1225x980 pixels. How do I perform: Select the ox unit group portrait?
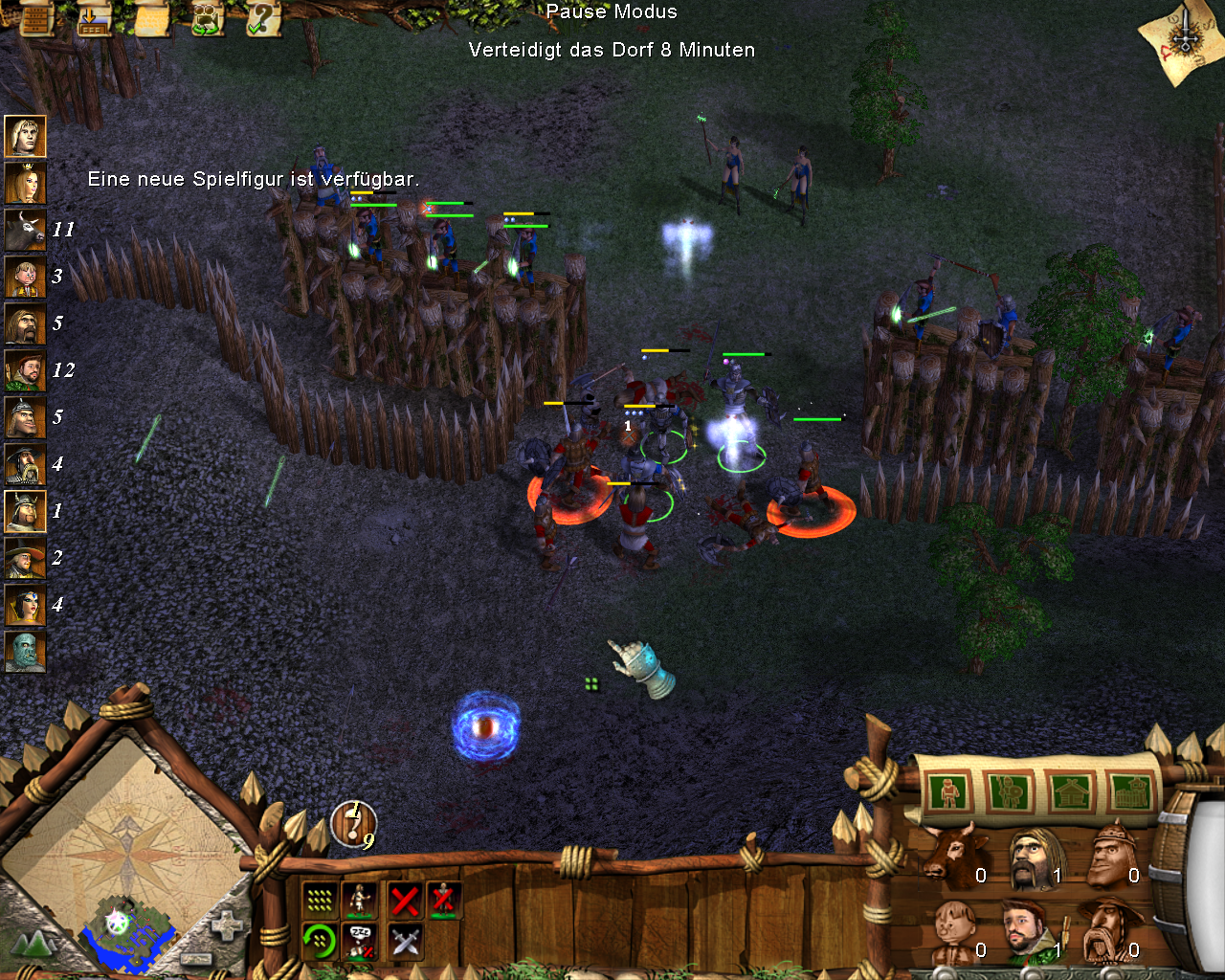[x=25, y=230]
